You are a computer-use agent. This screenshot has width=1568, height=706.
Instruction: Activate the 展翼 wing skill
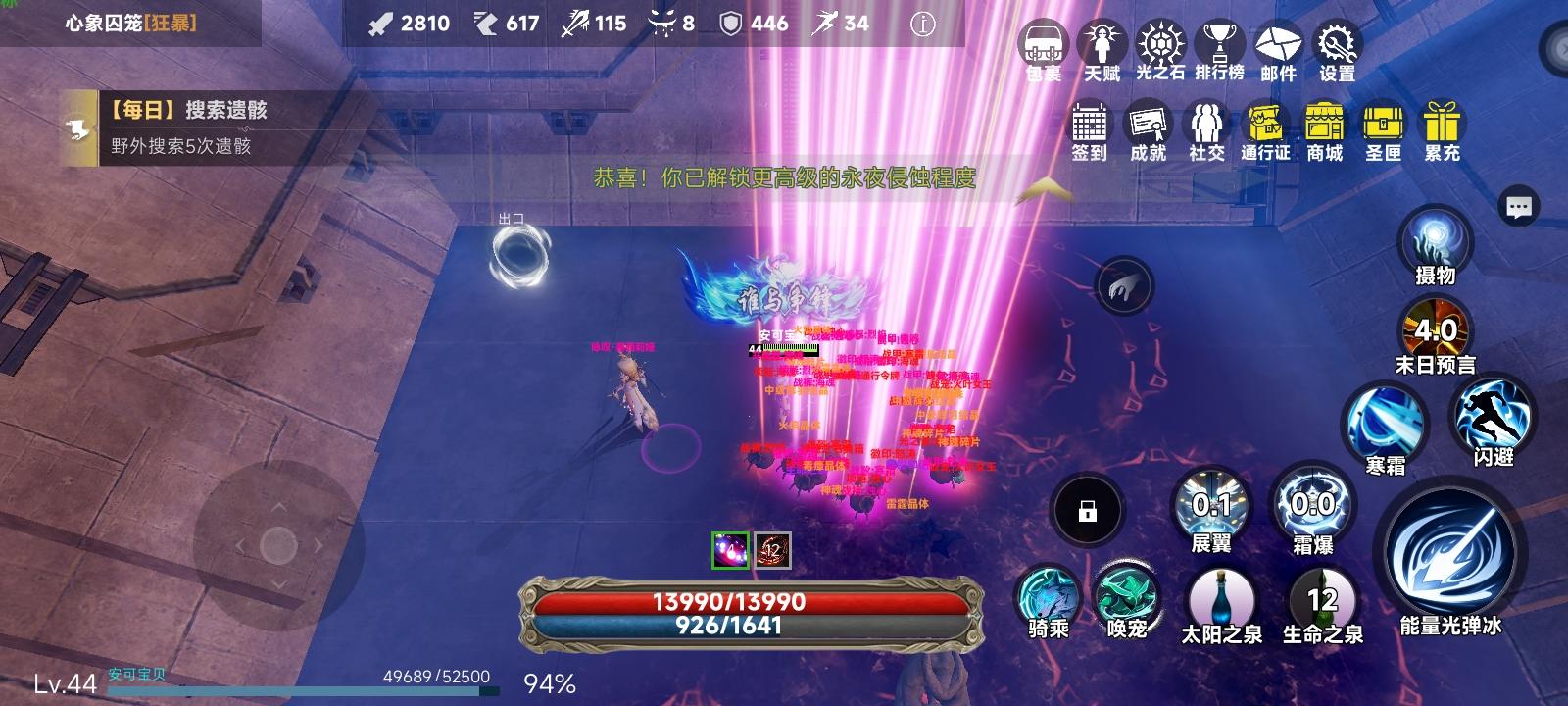pyautogui.click(x=1215, y=505)
